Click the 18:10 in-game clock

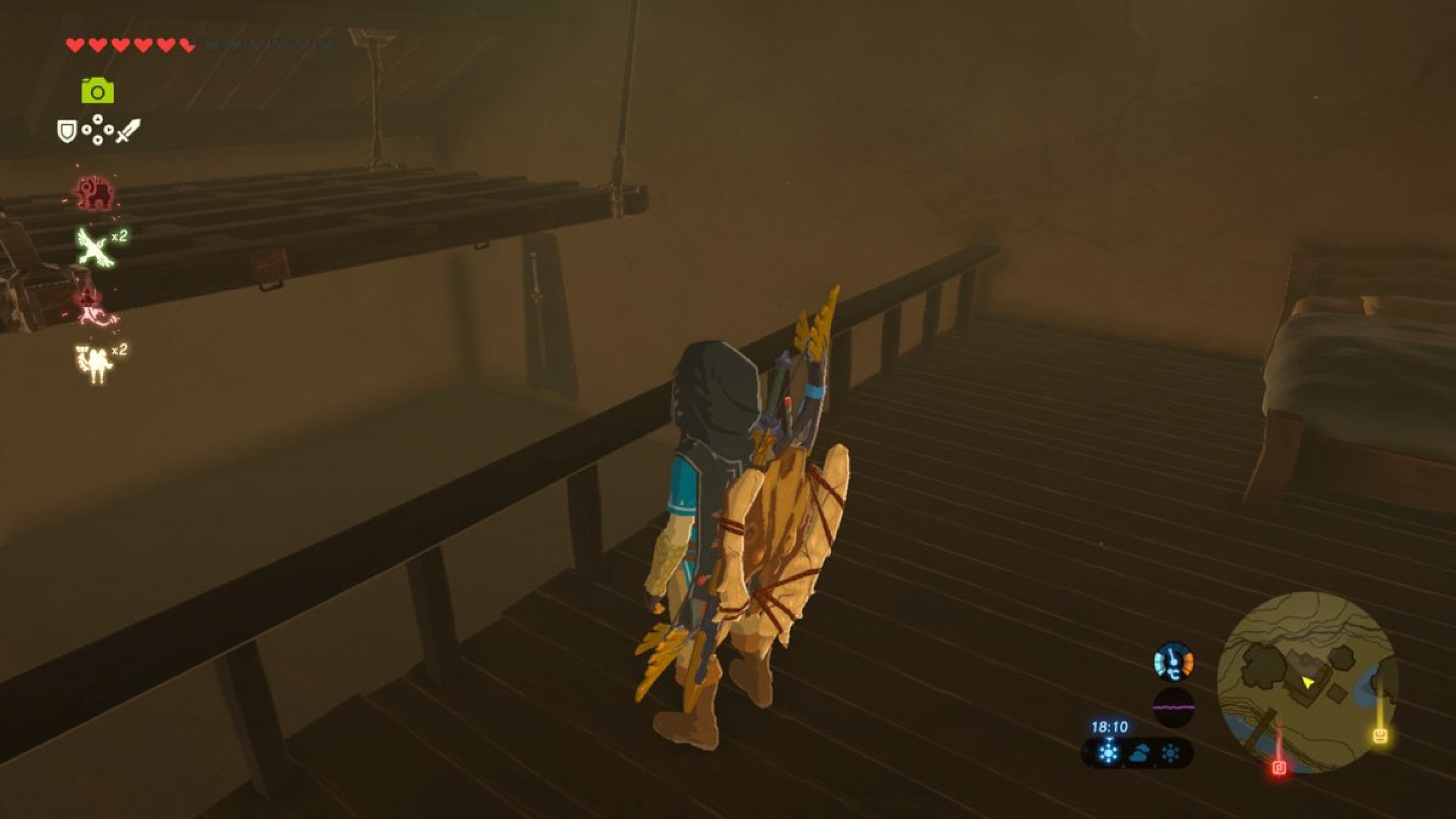click(1110, 727)
